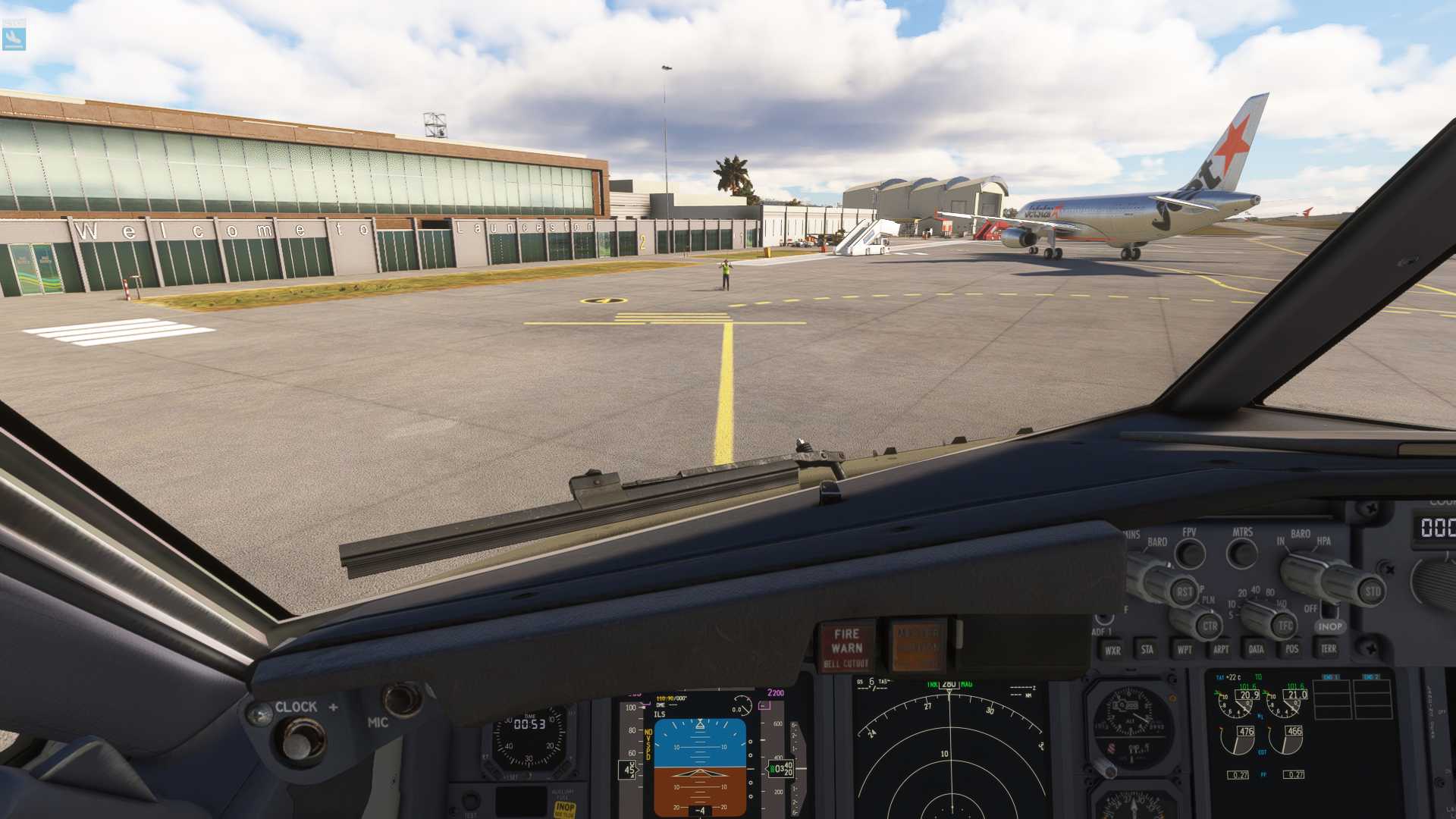Push the STD button on the baro knob

point(1373,591)
